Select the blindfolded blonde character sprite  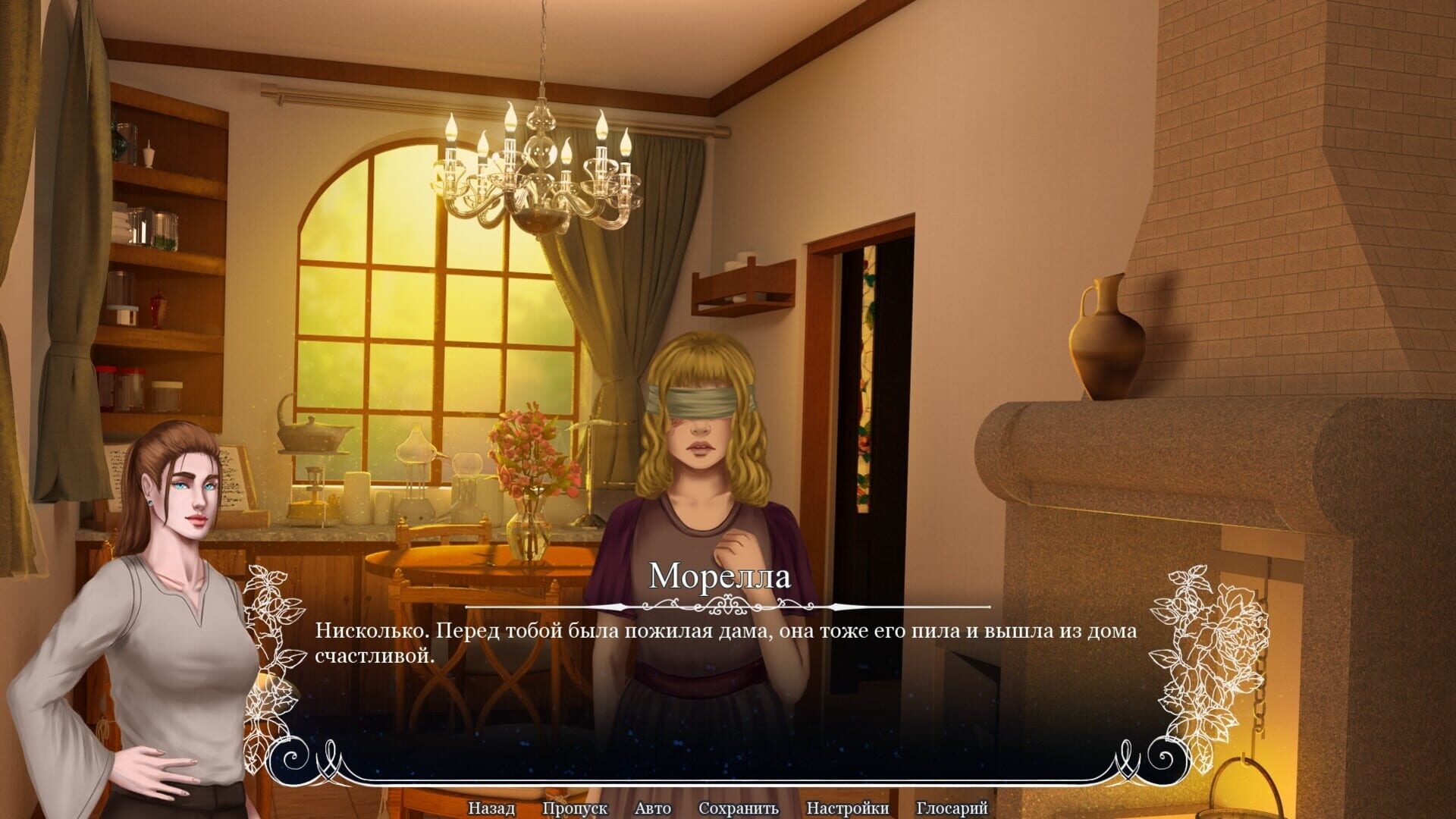pos(705,455)
